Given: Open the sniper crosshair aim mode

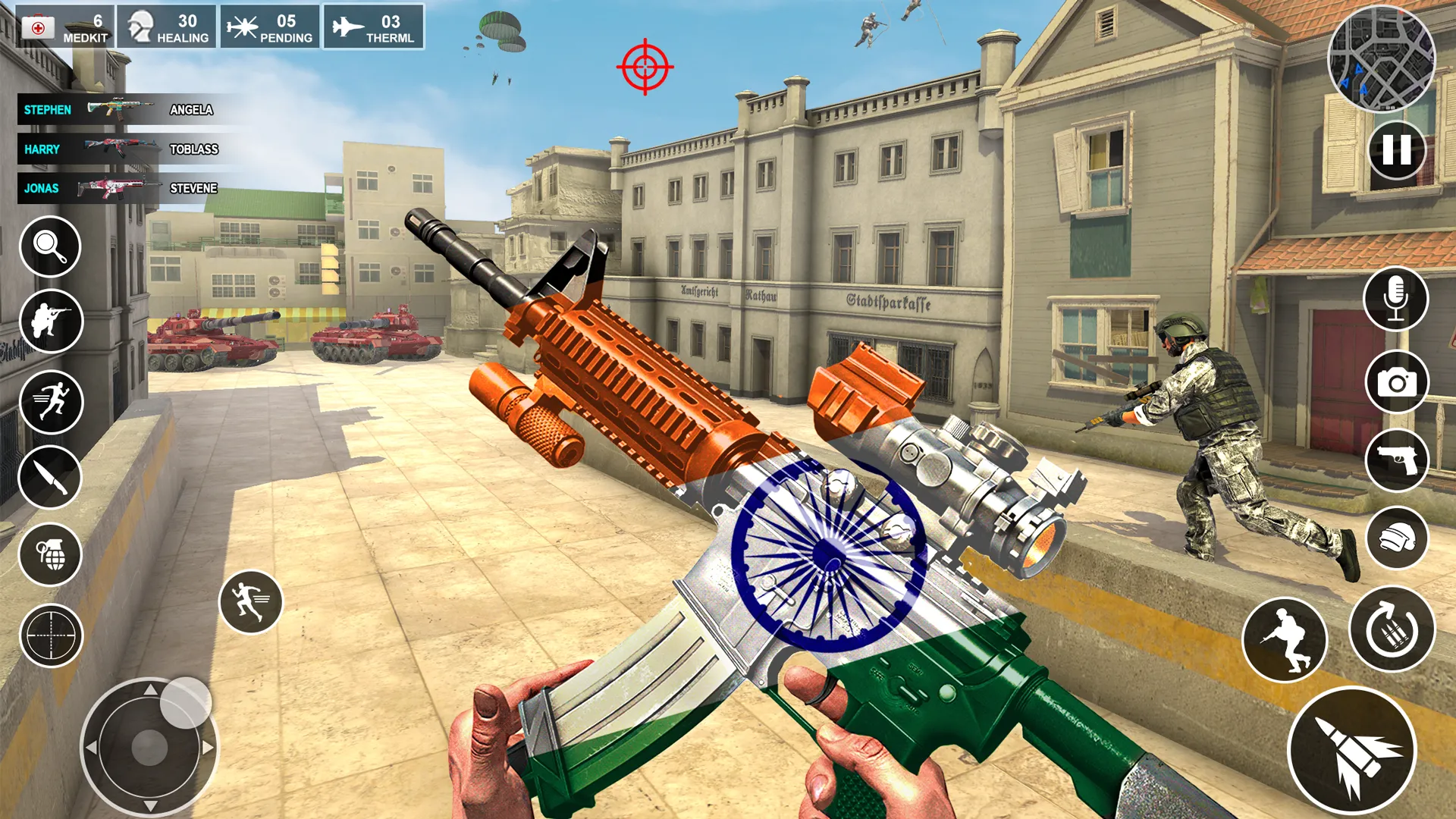Looking at the screenshot, I should [x=50, y=635].
